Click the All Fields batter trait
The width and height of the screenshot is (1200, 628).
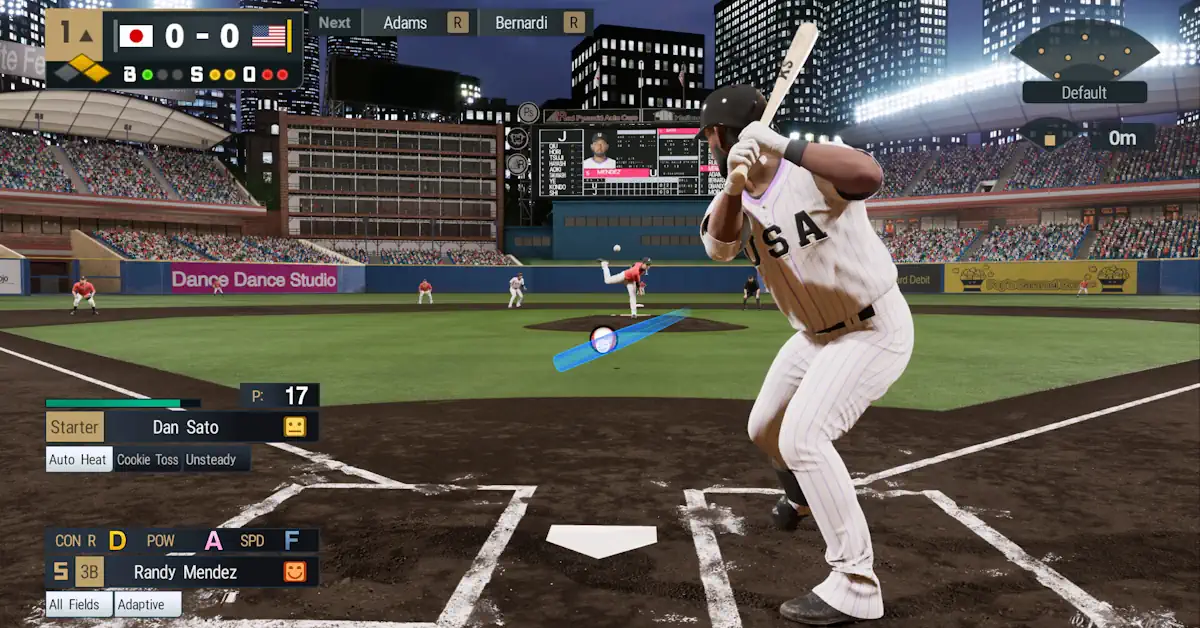(x=78, y=604)
